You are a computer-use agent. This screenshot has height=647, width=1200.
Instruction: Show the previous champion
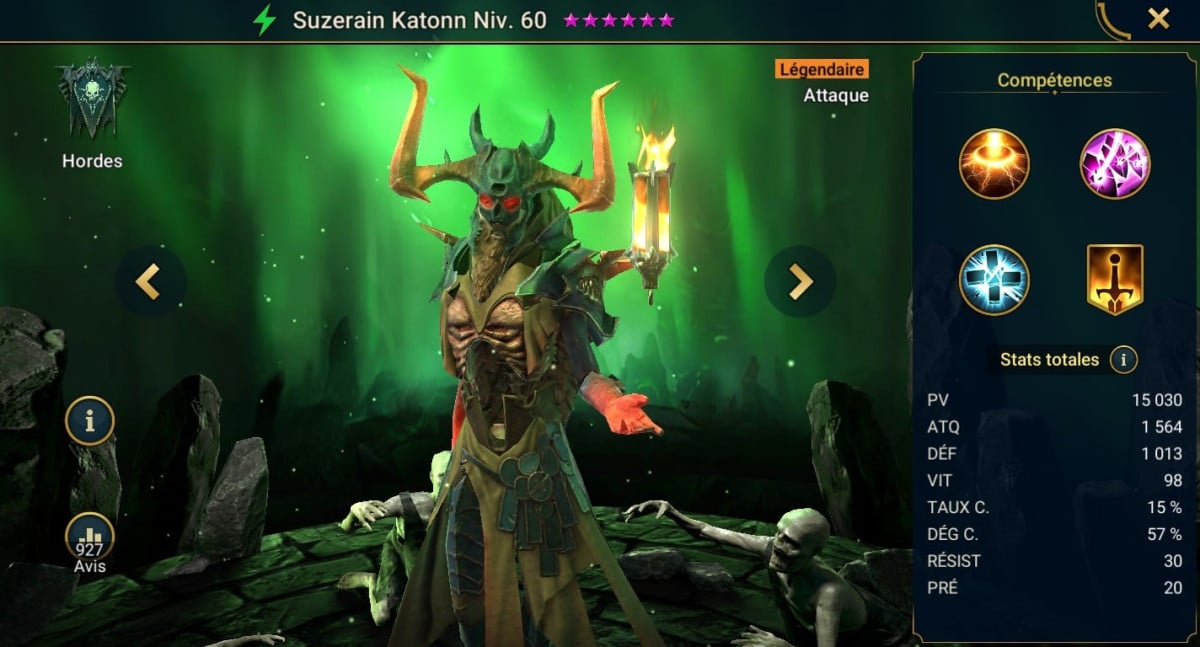(149, 283)
